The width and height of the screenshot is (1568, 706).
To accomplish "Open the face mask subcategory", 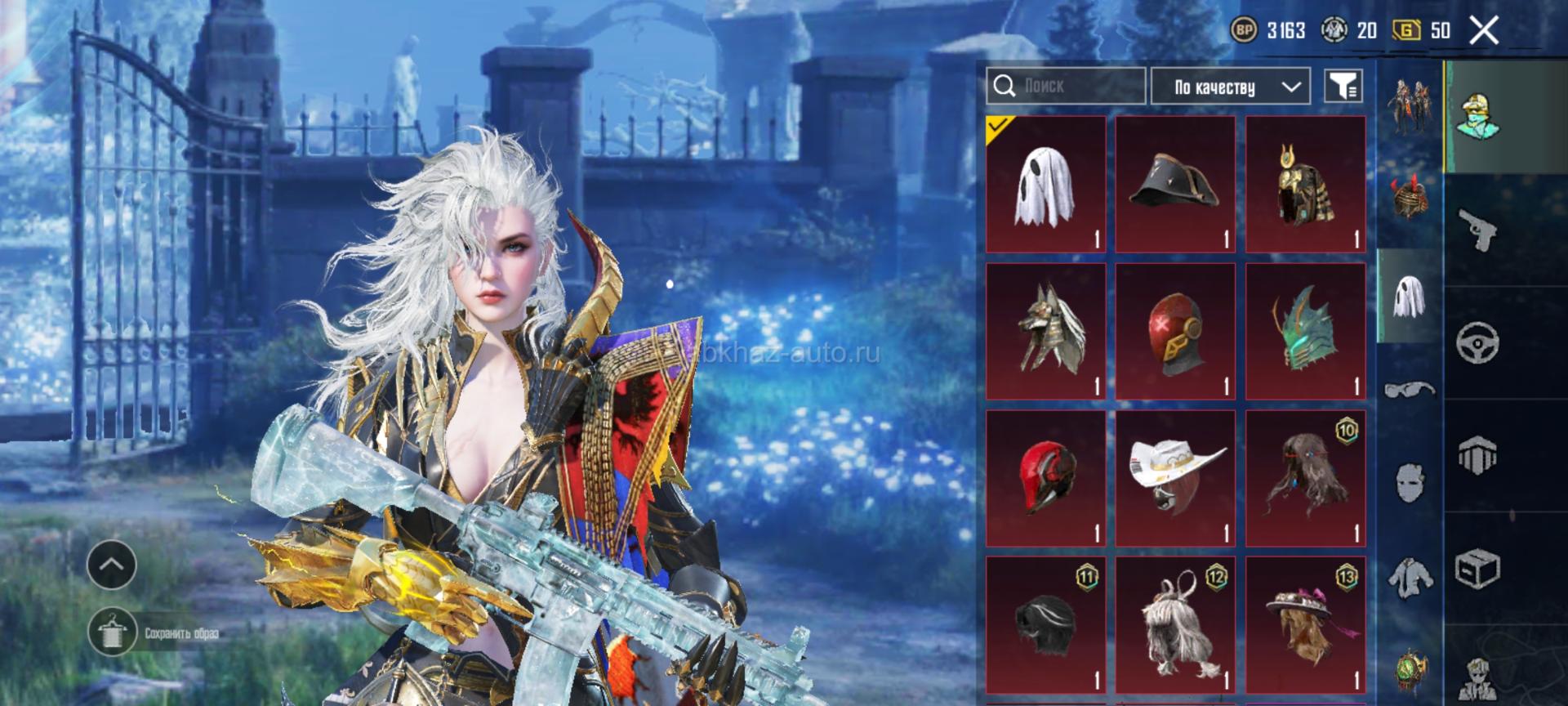I will (x=1410, y=482).
